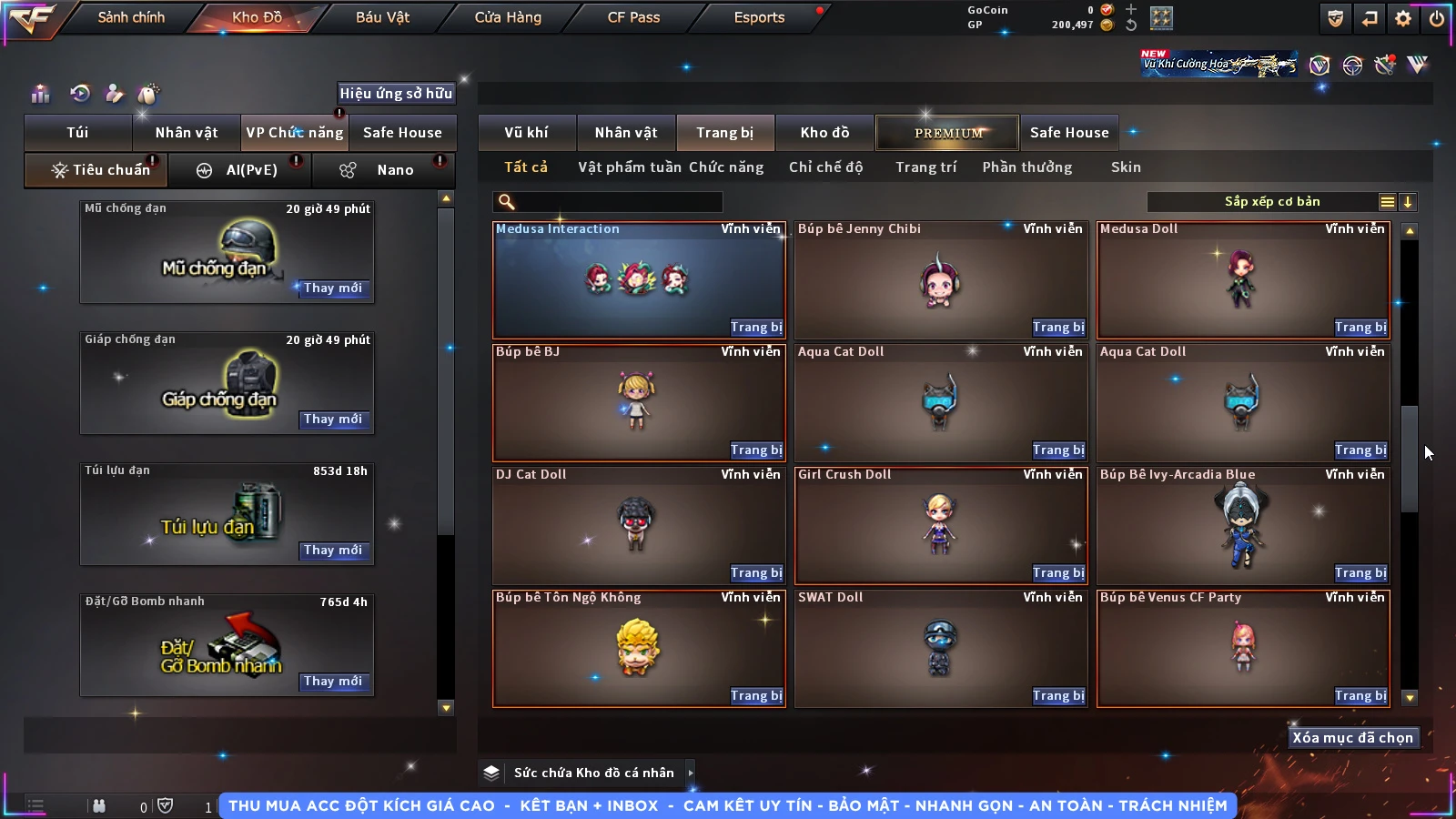The width and height of the screenshot is (1456, 819).
Task: Open the Esports tab
Action: pos(759,17)
